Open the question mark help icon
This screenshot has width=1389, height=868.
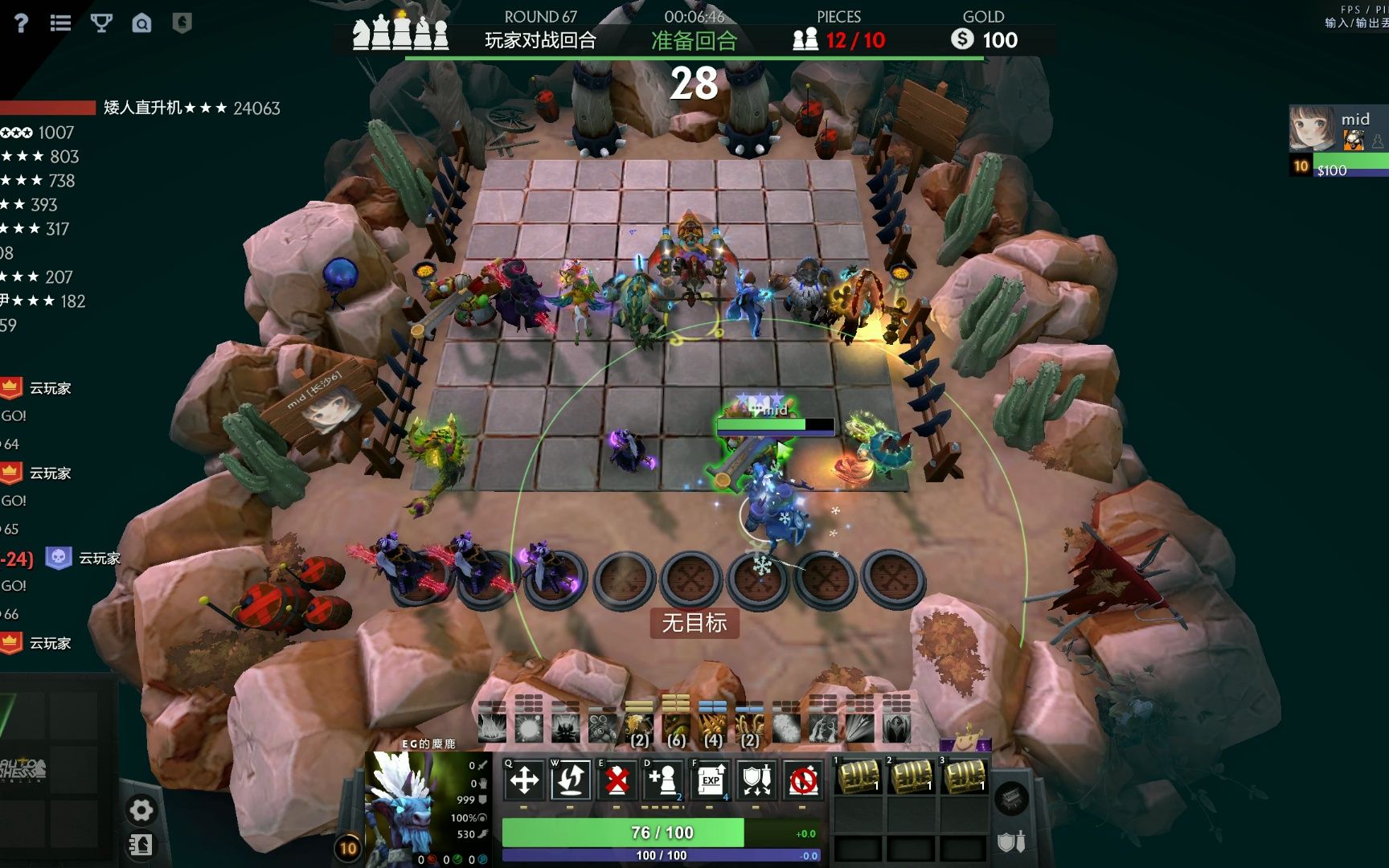(21, 23)
